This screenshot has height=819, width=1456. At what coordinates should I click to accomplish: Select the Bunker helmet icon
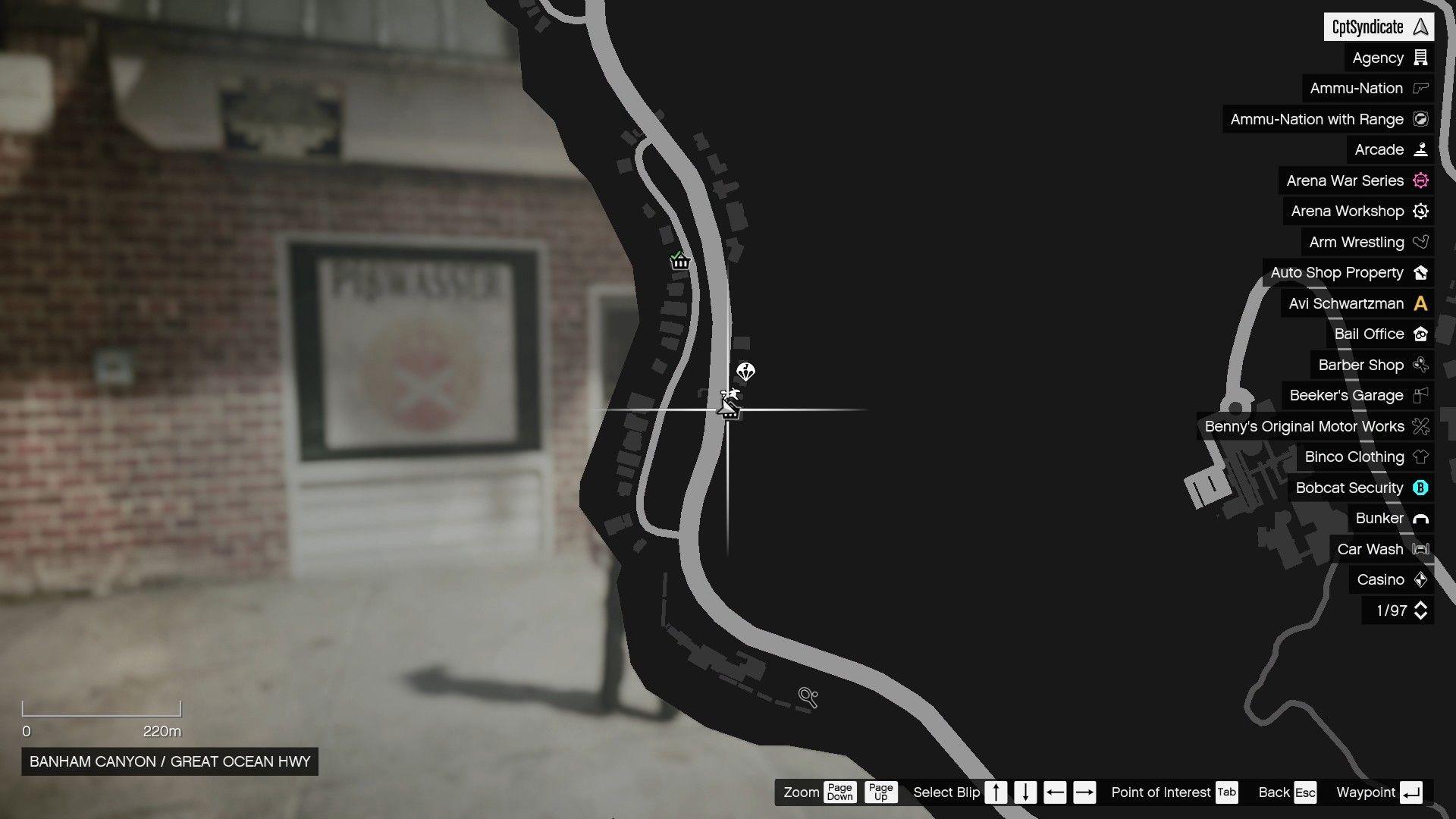point(1420,518)
